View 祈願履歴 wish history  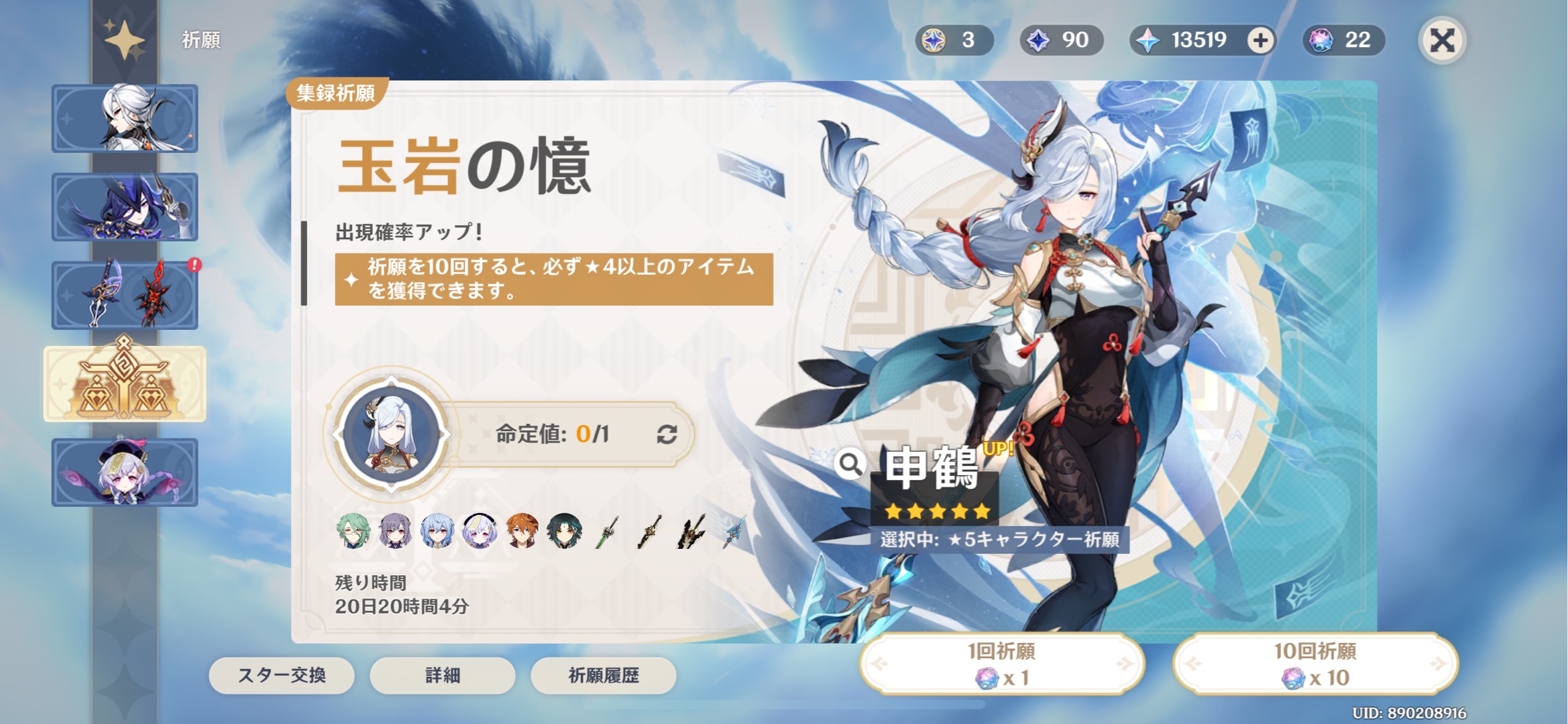coord(603,675)
